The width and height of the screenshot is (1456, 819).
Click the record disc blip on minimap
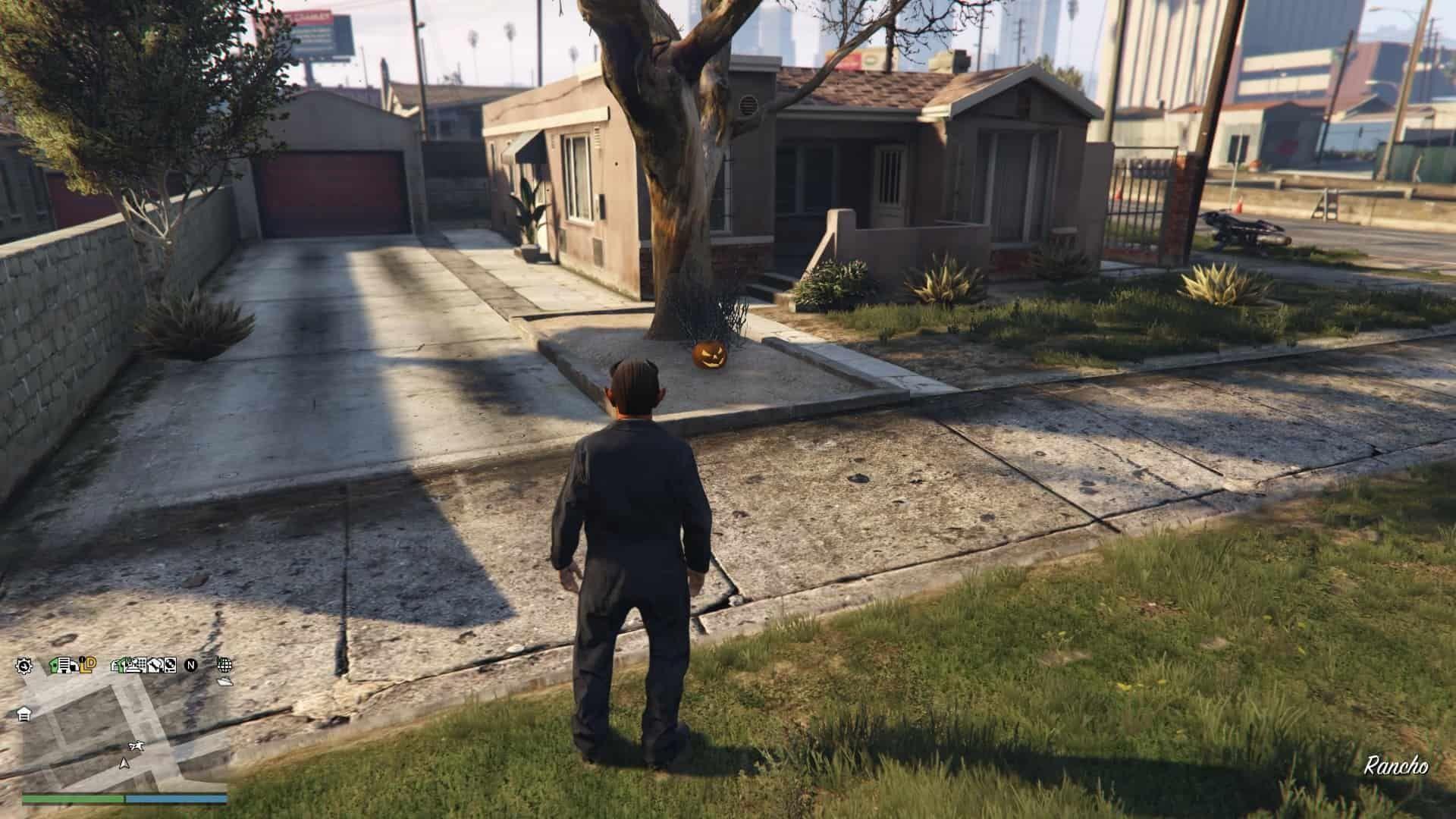click(x=170, y=666)
